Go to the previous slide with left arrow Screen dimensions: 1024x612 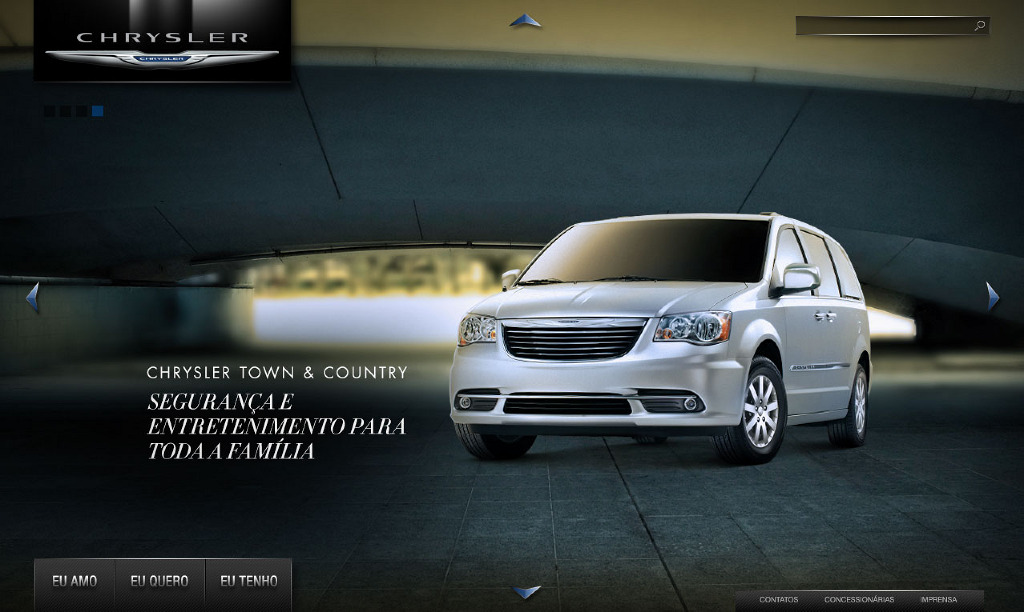click(x=32, y=297)
